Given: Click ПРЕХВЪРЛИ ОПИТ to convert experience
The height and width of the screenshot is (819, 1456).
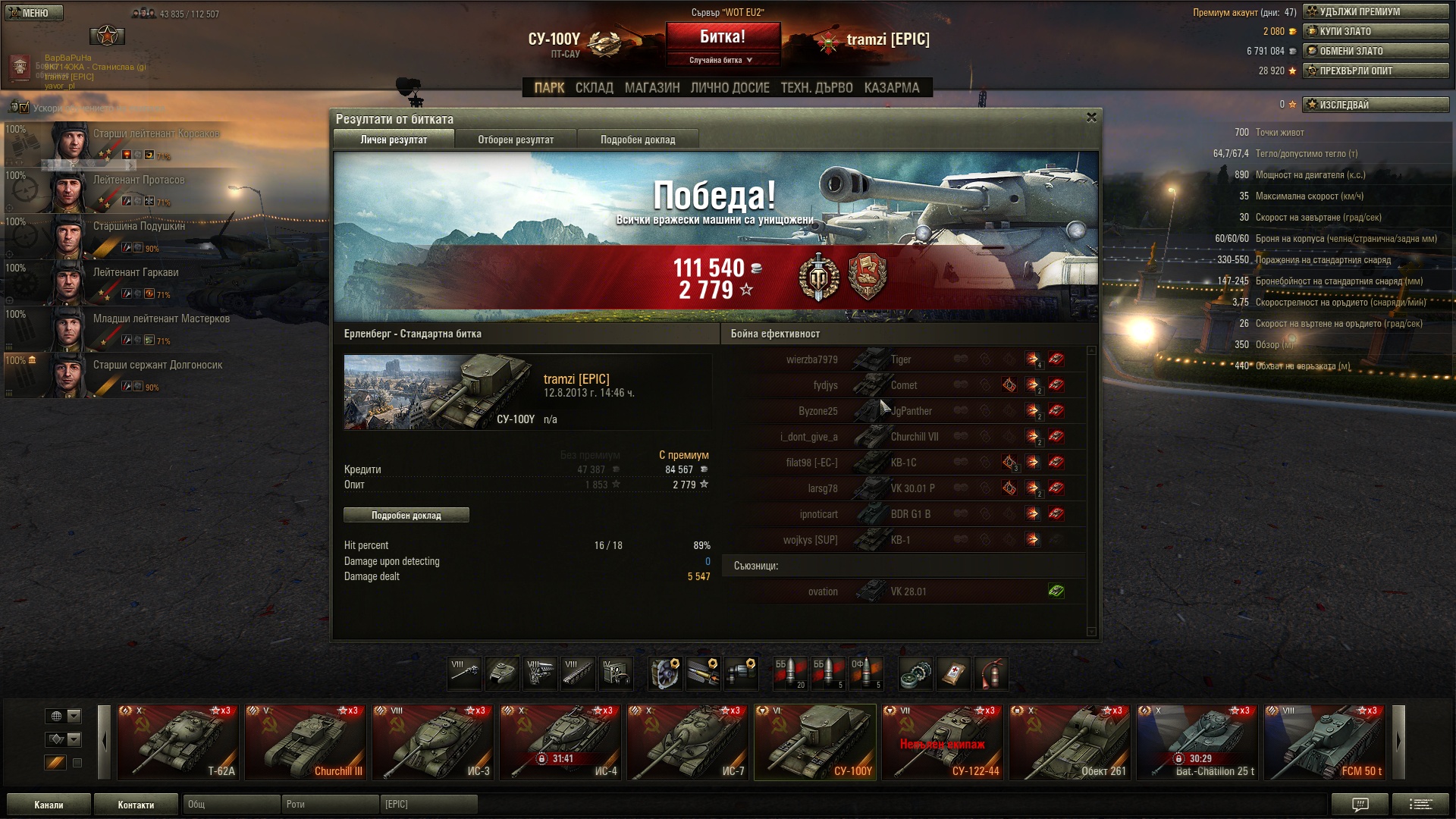Looking at the screenshot, I should coord(1375,71).
